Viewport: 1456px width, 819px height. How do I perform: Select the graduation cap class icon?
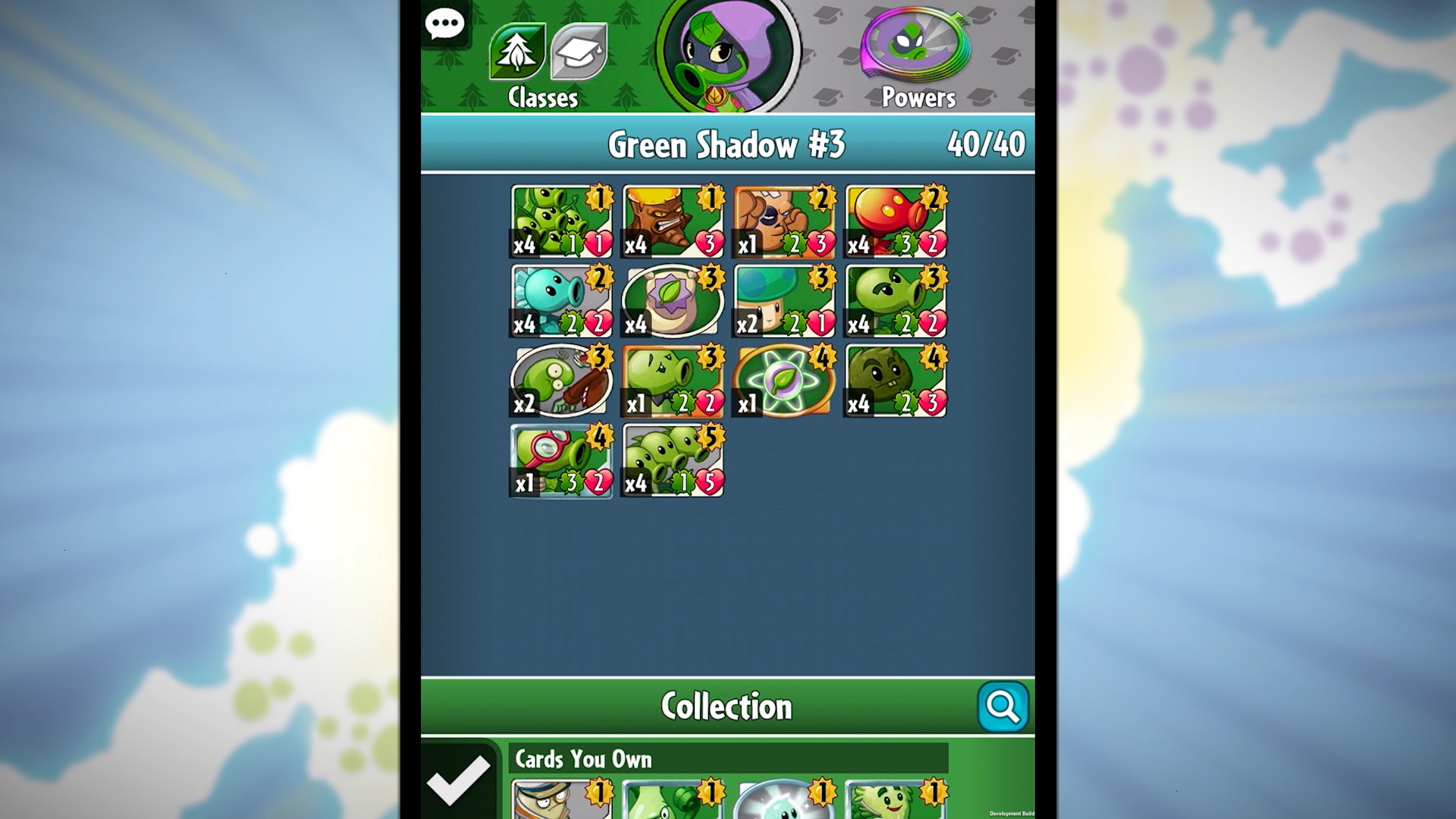point(579,52)
